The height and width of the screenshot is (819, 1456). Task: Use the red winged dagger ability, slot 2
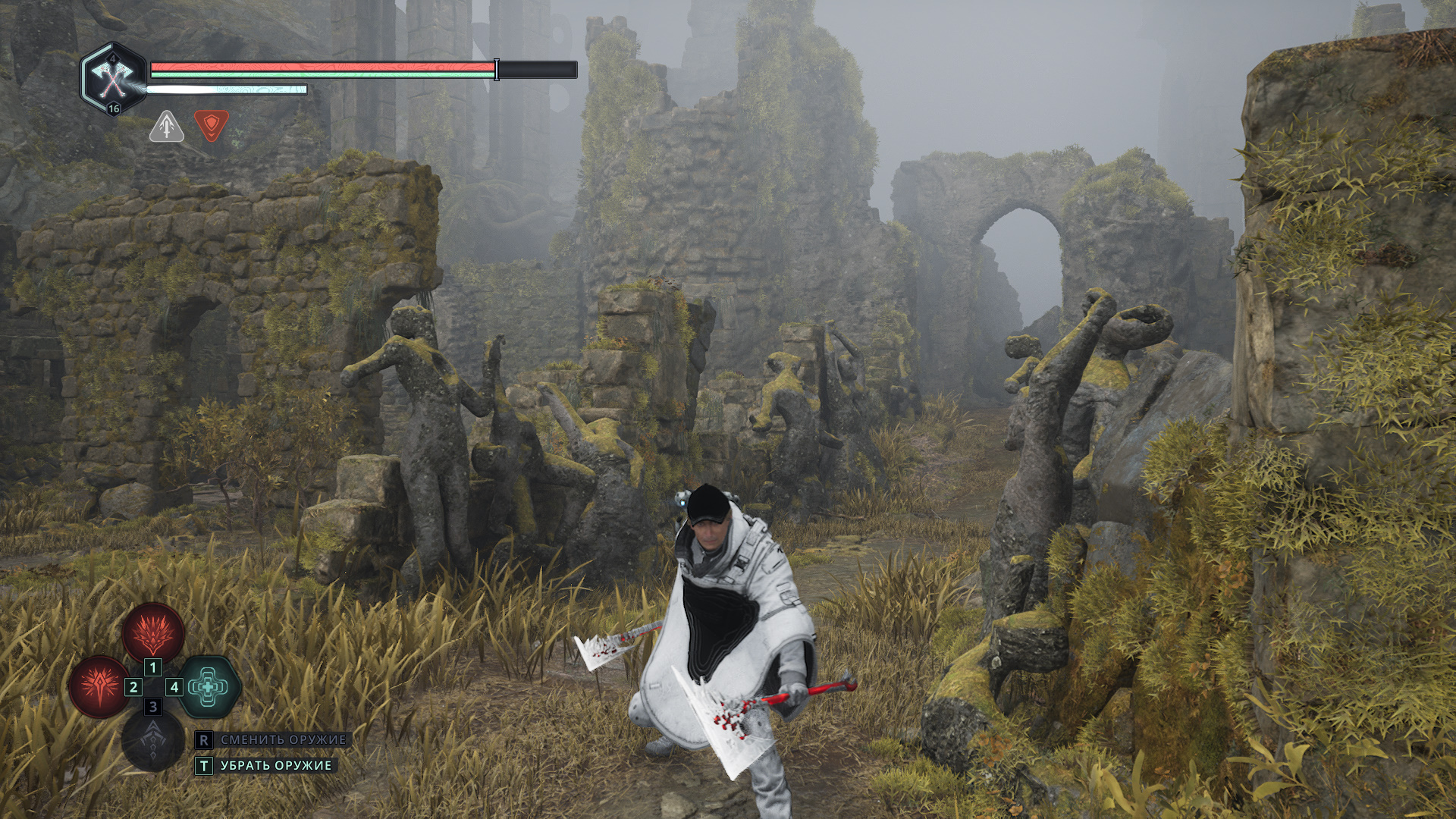click(x=99, y=686)
